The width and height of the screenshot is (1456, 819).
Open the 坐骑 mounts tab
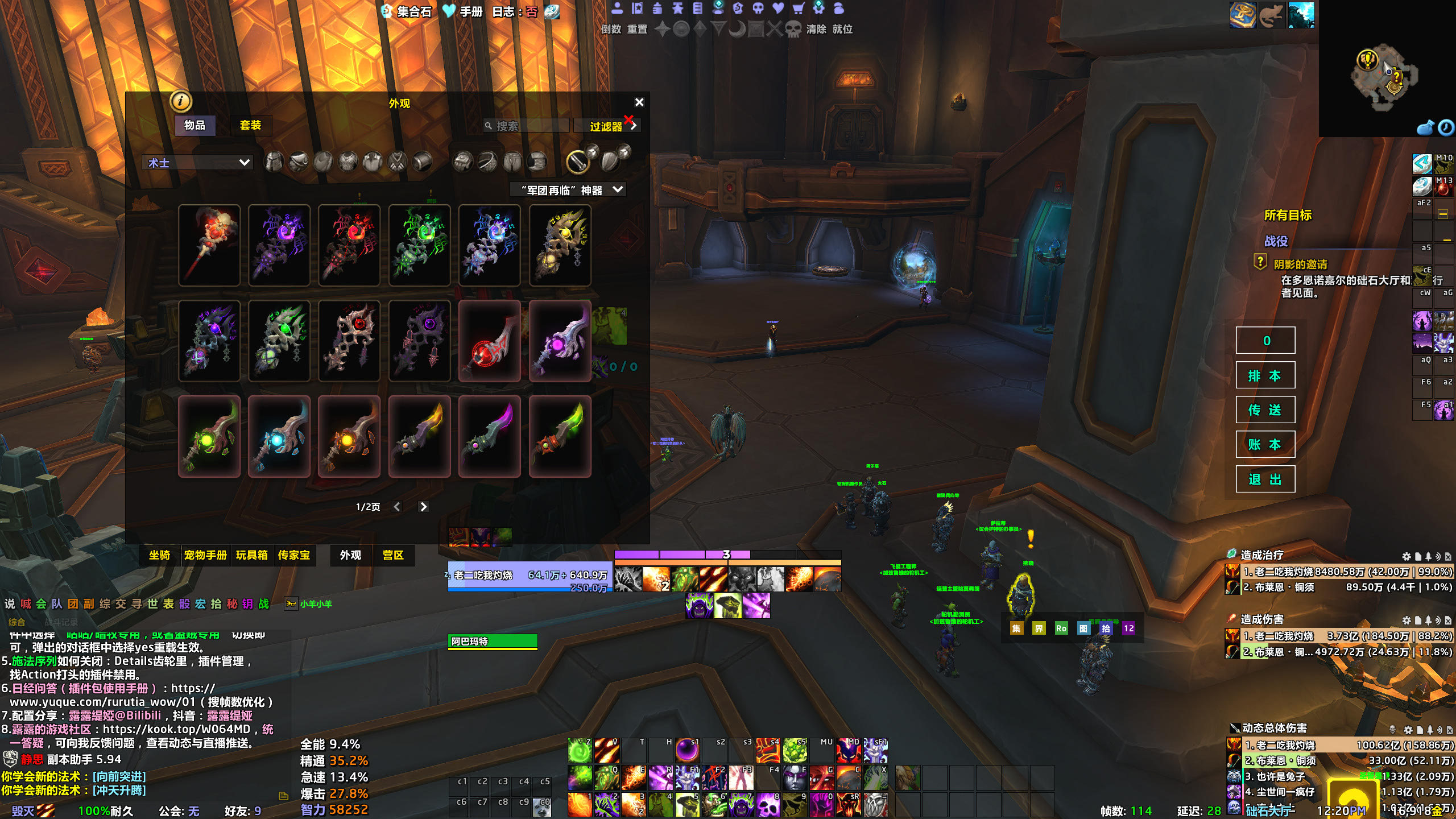(x=159, y=555)
